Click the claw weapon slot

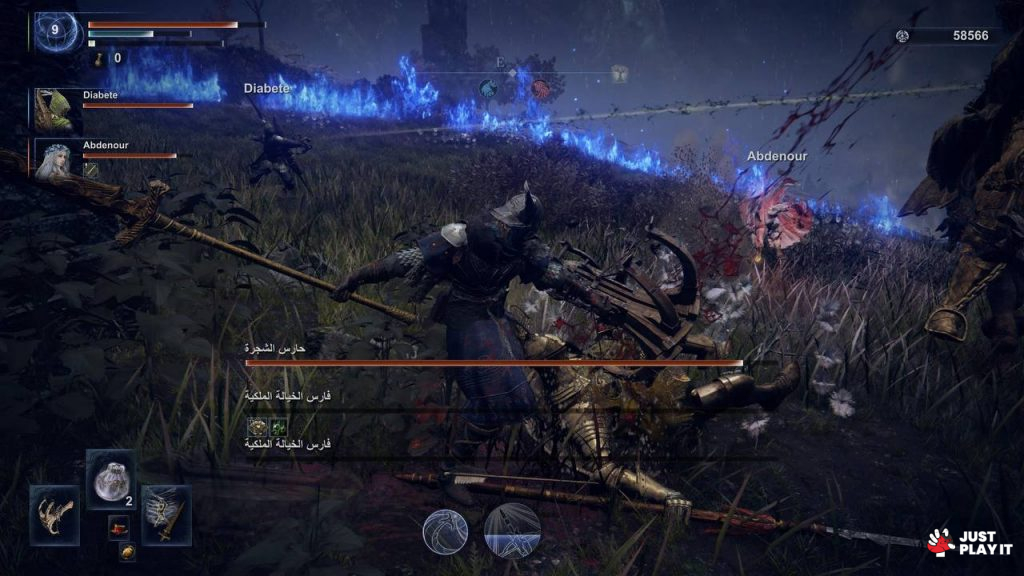tap(54, 514)
